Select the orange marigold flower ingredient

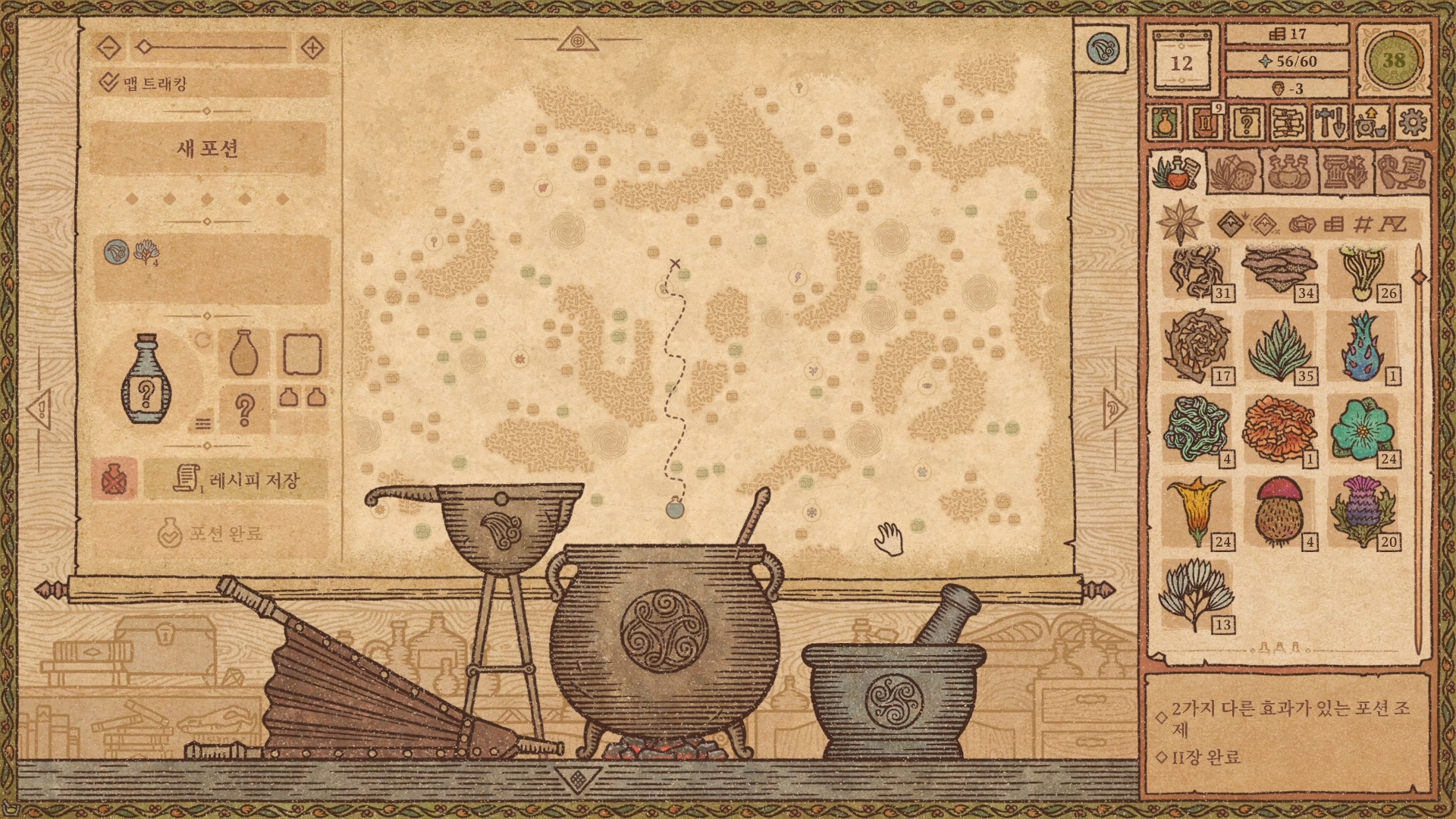point(1279,428)
